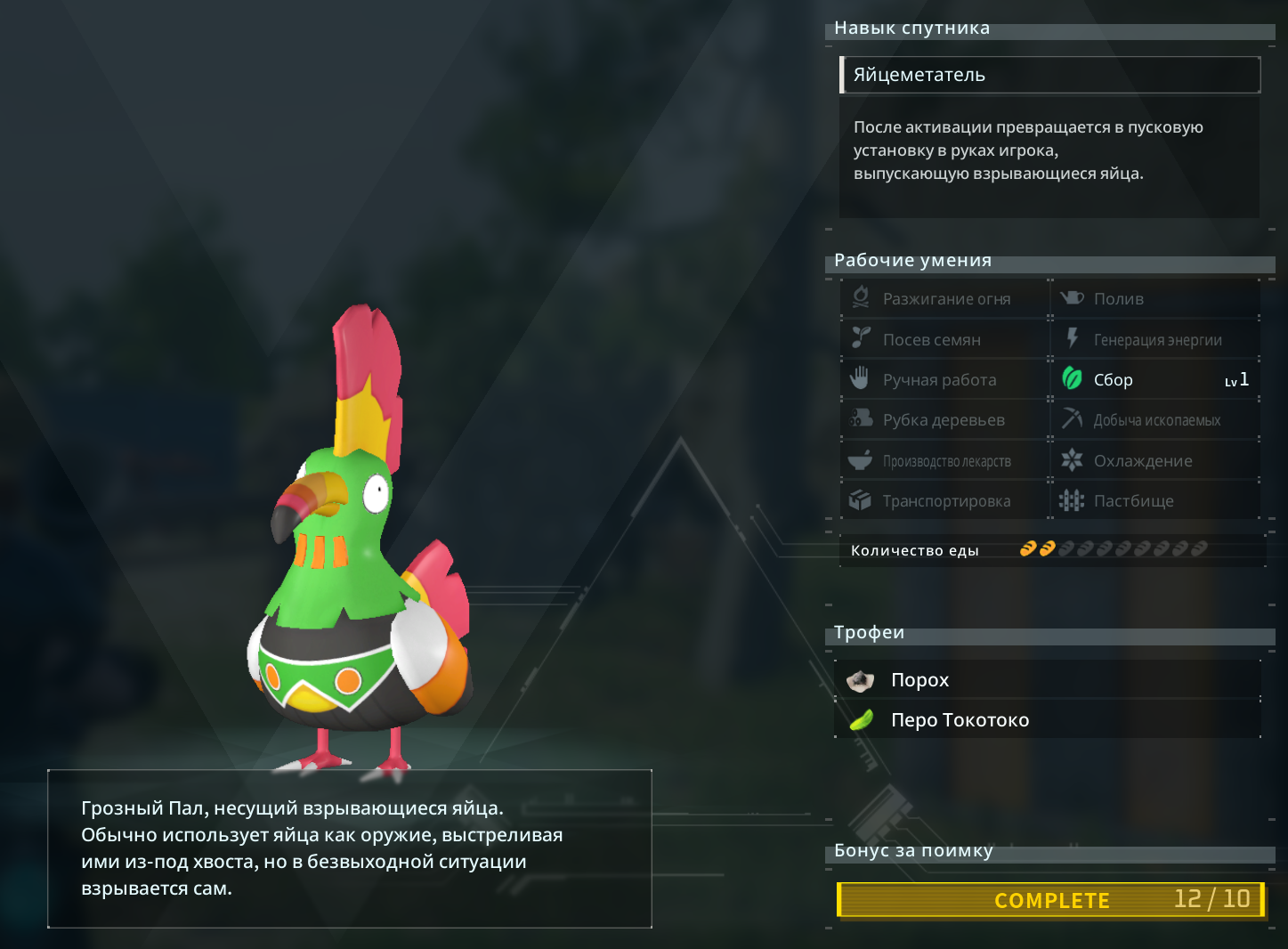Viewport: 1288px width, 949px height.
Task: Select the Охлаждение work skill
Action: [x=1154, y=461]
